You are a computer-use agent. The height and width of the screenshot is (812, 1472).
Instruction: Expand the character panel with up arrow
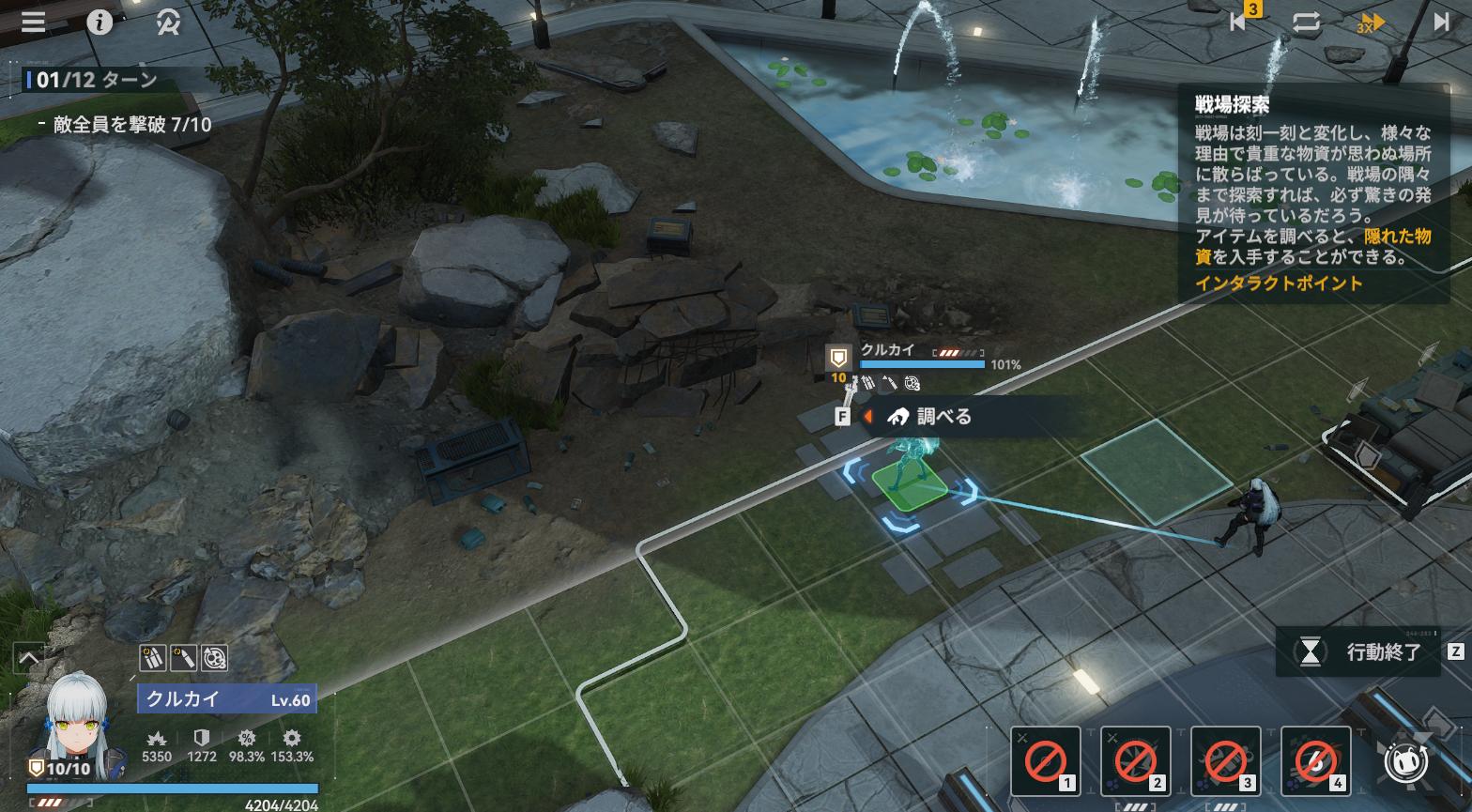coord(28,658)
